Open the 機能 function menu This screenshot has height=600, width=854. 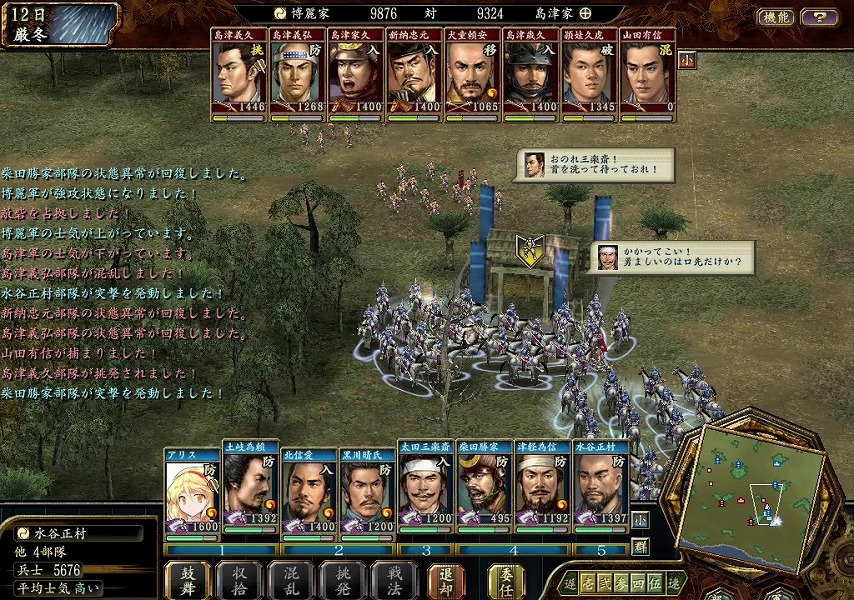775,17
